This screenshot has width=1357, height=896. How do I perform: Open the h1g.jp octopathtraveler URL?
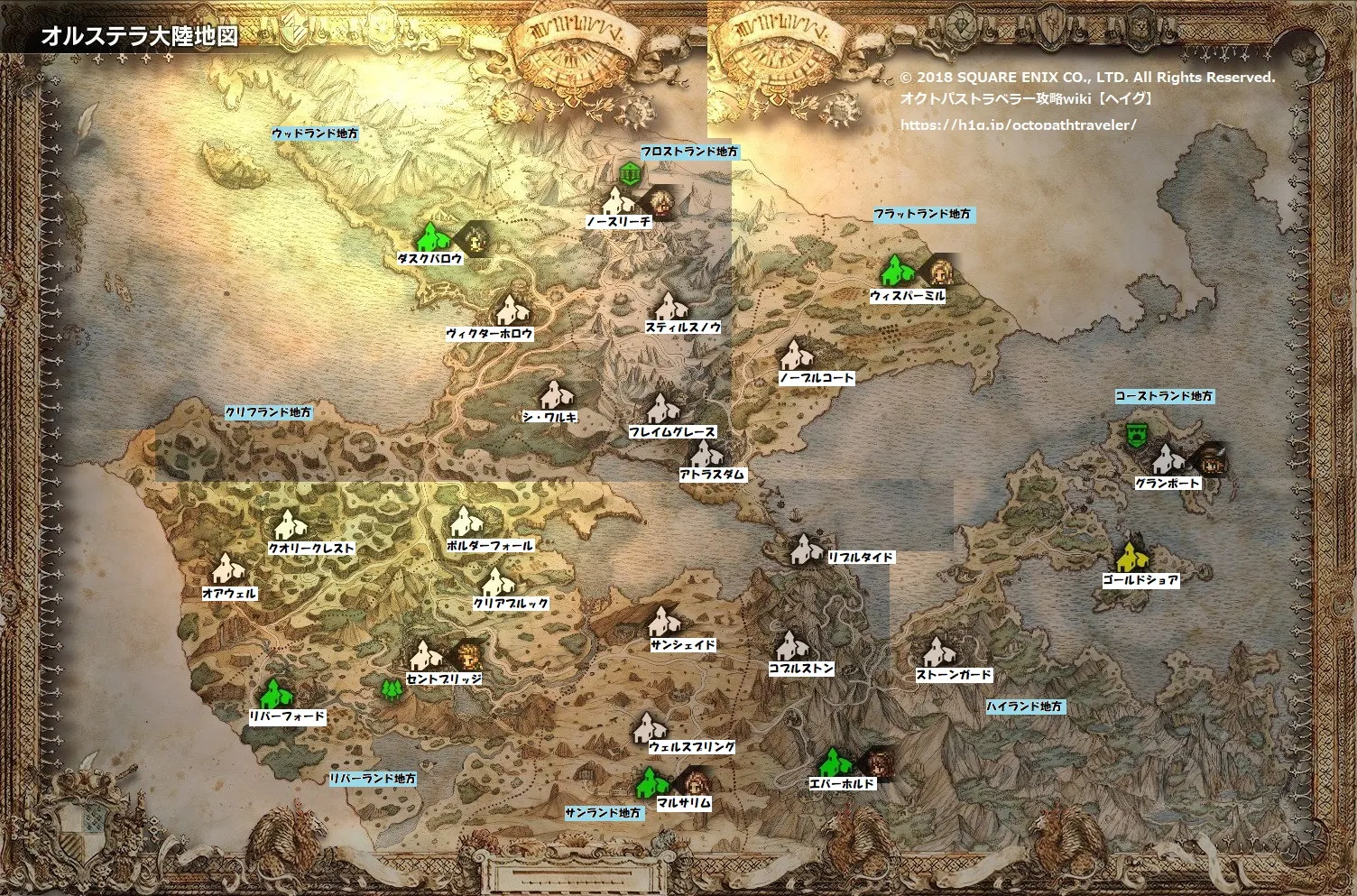point(1018,125)
